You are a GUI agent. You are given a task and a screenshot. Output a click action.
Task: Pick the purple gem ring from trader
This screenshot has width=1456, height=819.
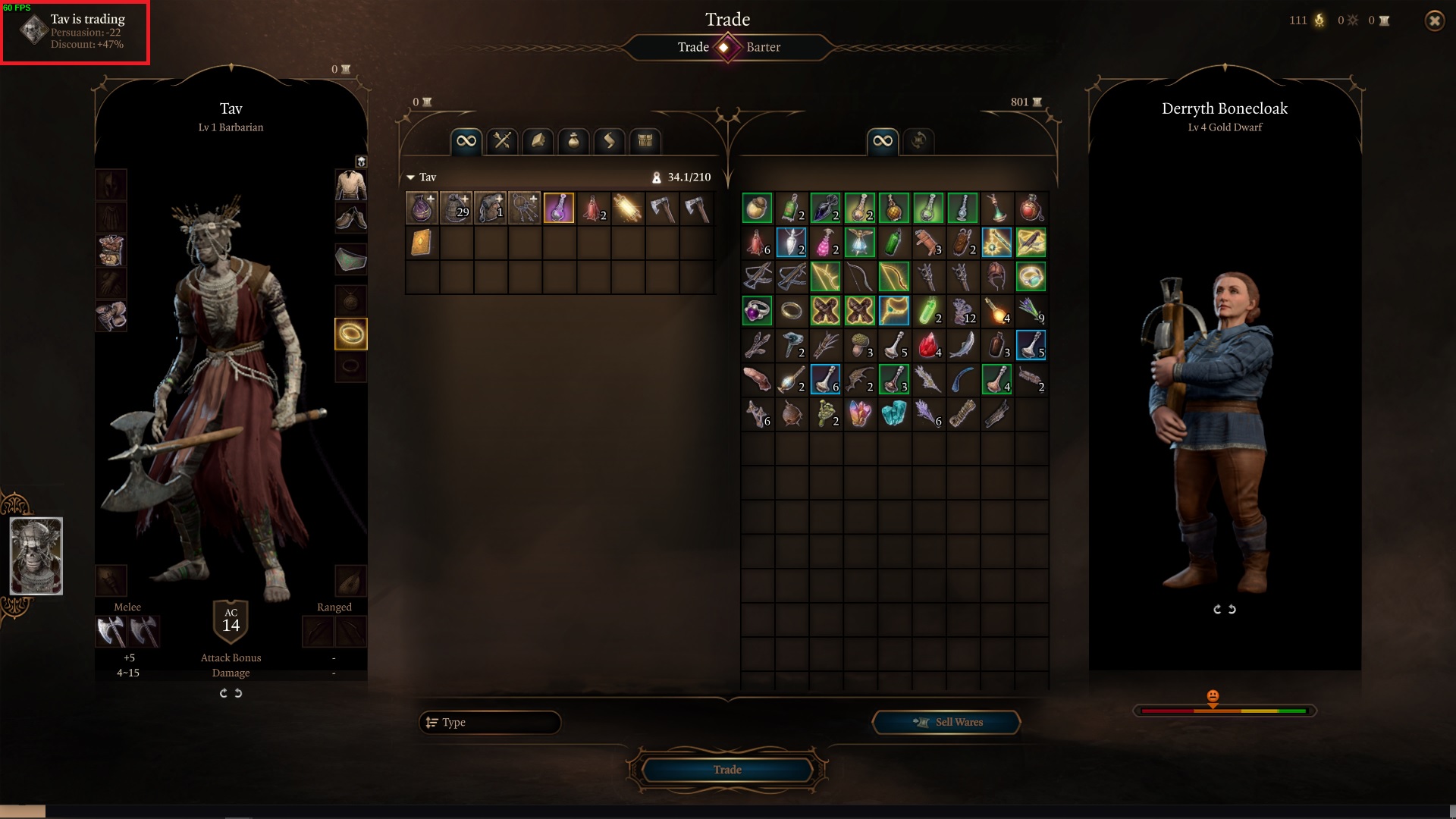(x=757, y=311)
